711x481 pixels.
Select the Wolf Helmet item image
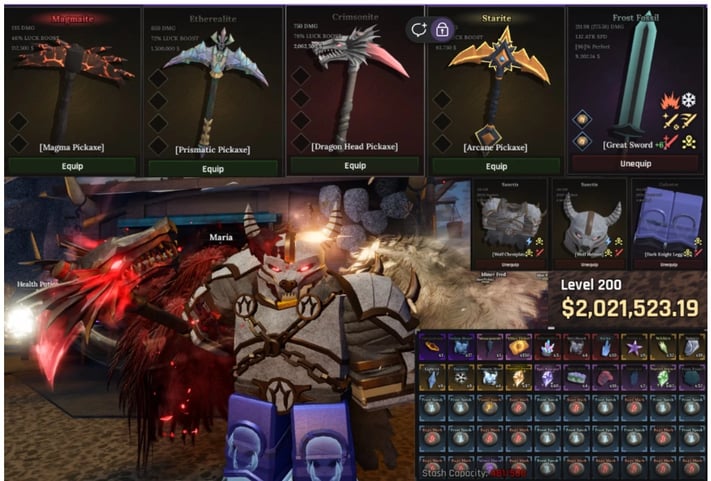587,222
